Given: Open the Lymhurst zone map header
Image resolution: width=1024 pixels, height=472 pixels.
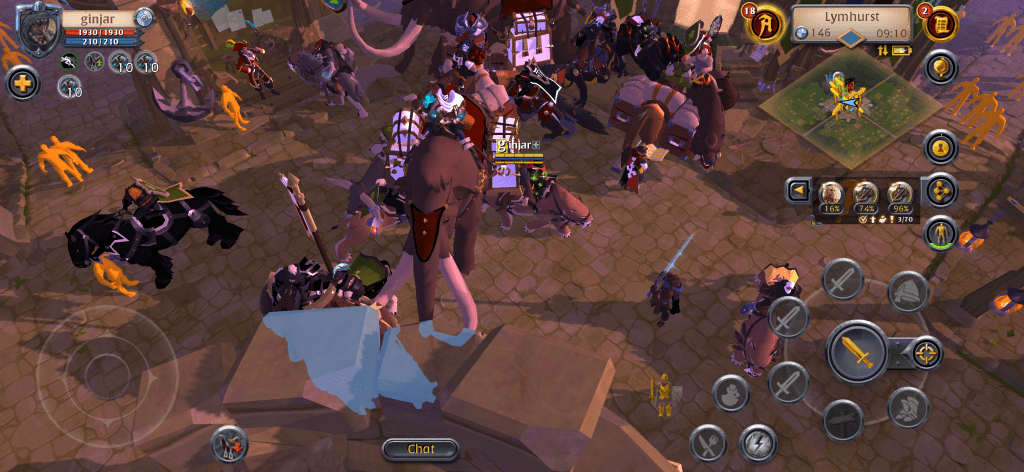Looking at the screenshot, I should (852, 17).
